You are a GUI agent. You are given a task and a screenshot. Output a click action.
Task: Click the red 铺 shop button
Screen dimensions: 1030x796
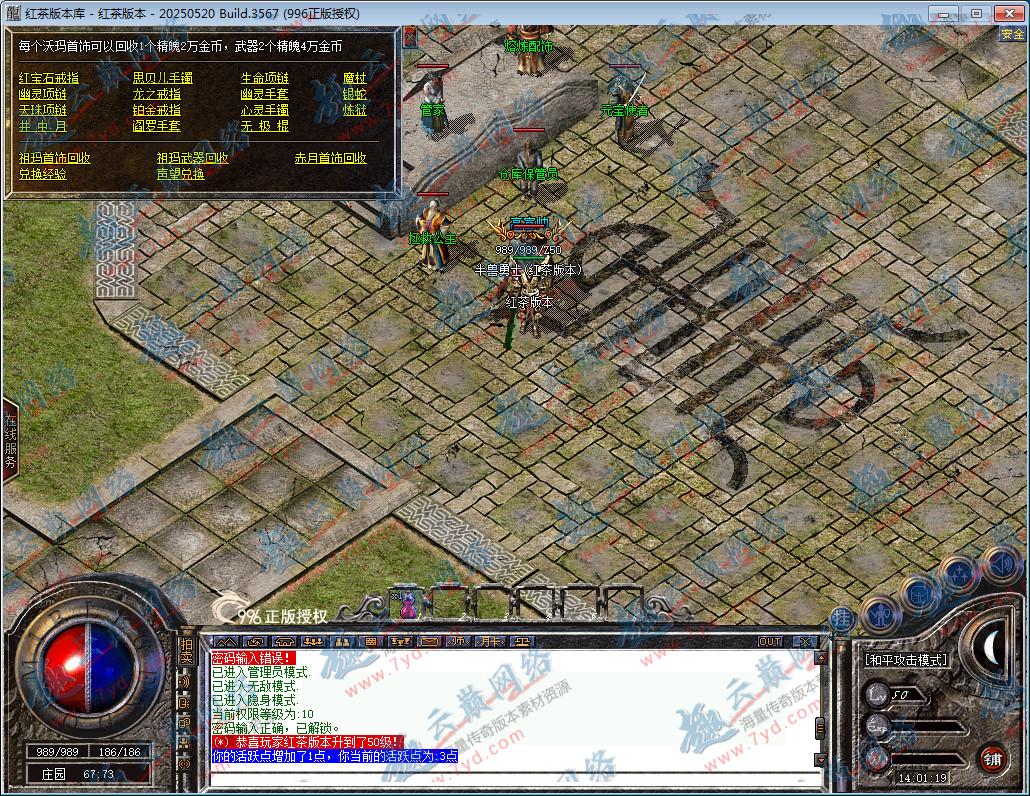(x=991, y=757)
